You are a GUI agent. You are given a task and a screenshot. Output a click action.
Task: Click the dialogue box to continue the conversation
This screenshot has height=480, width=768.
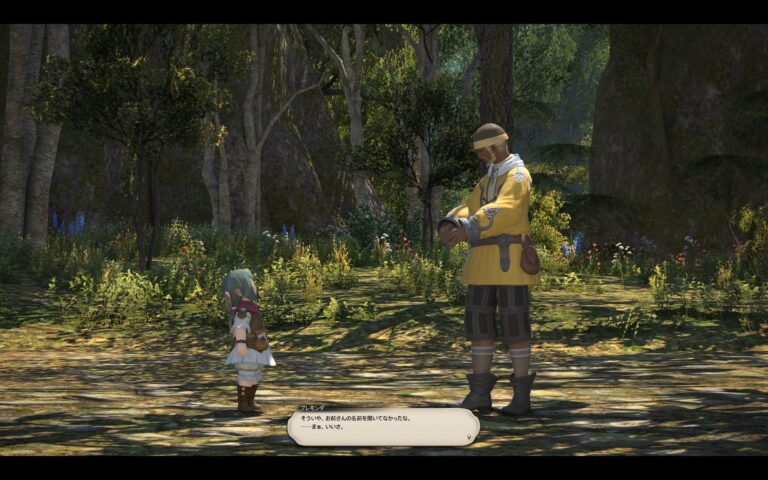(381, 427)
